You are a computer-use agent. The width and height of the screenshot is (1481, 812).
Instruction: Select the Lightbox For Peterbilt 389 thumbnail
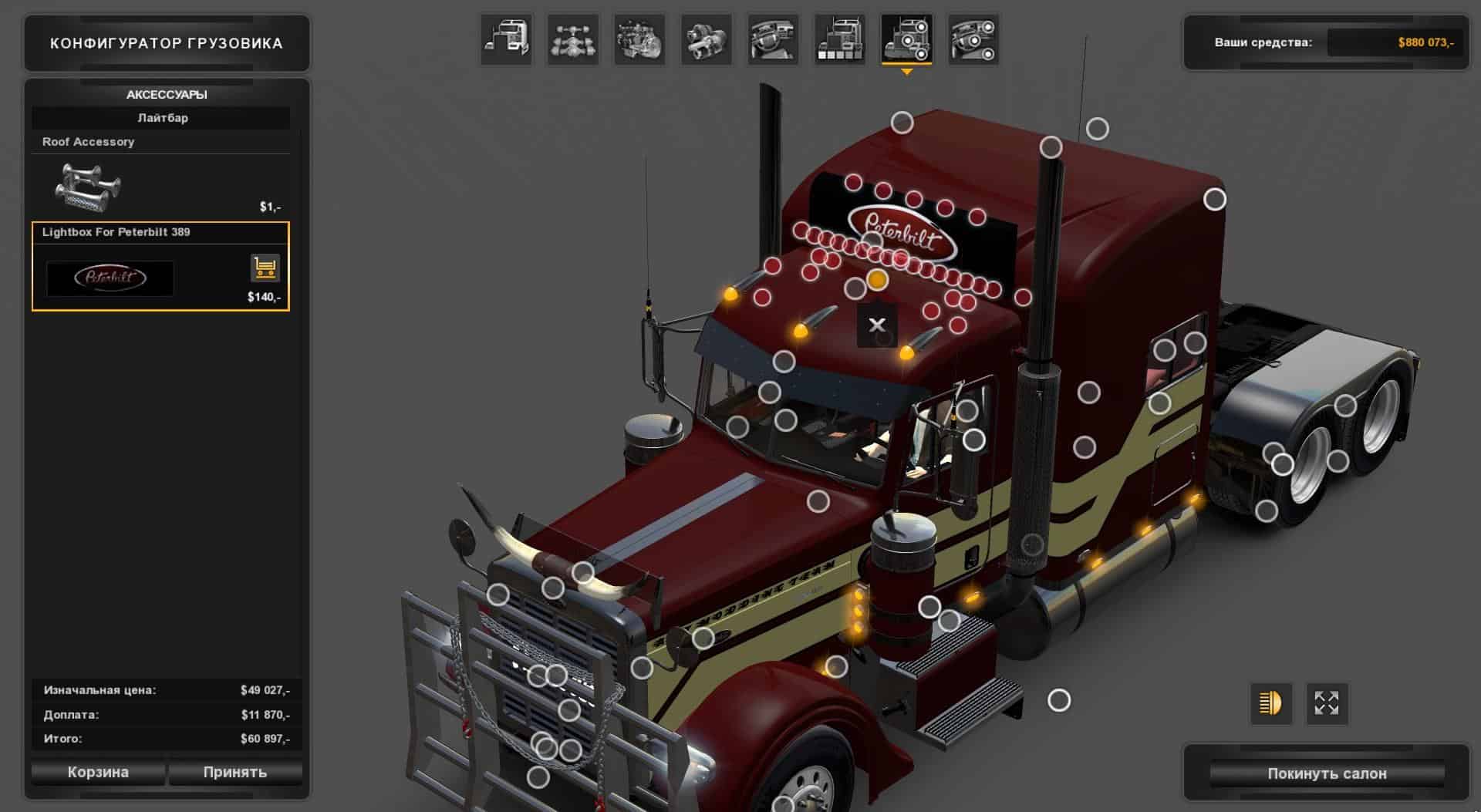(110, 278)
